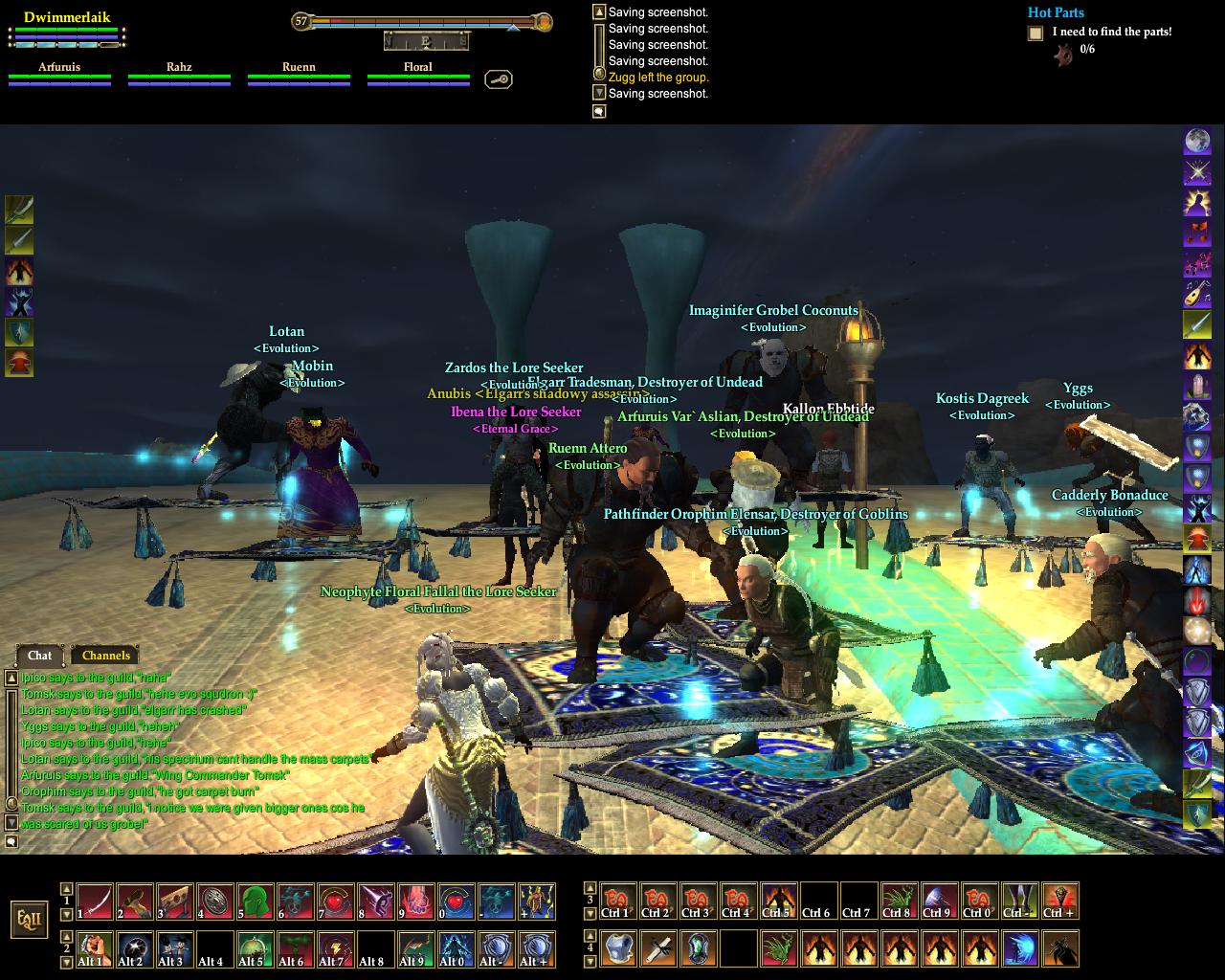Switch to the Channels chat tab

coord(105,656)
